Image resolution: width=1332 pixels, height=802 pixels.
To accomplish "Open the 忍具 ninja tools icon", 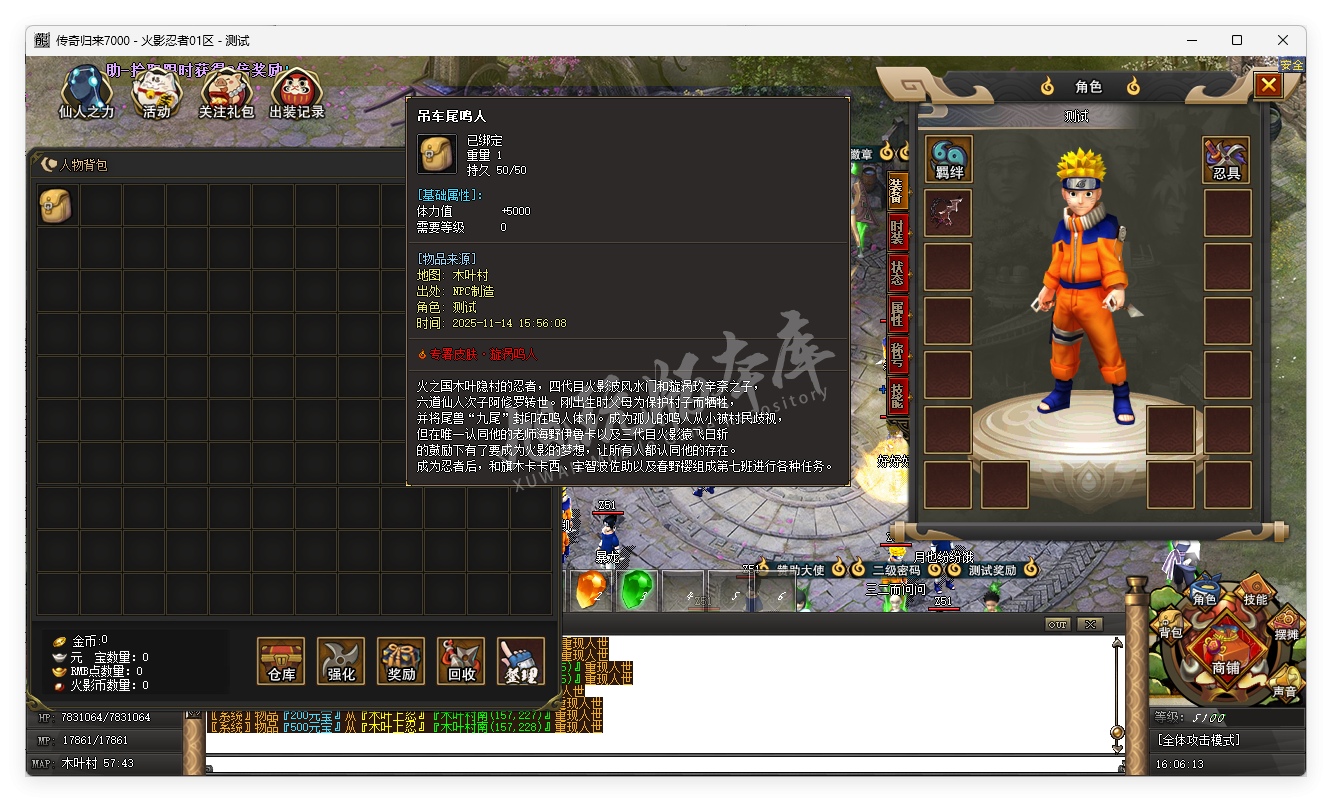I will click(1225, 159).
